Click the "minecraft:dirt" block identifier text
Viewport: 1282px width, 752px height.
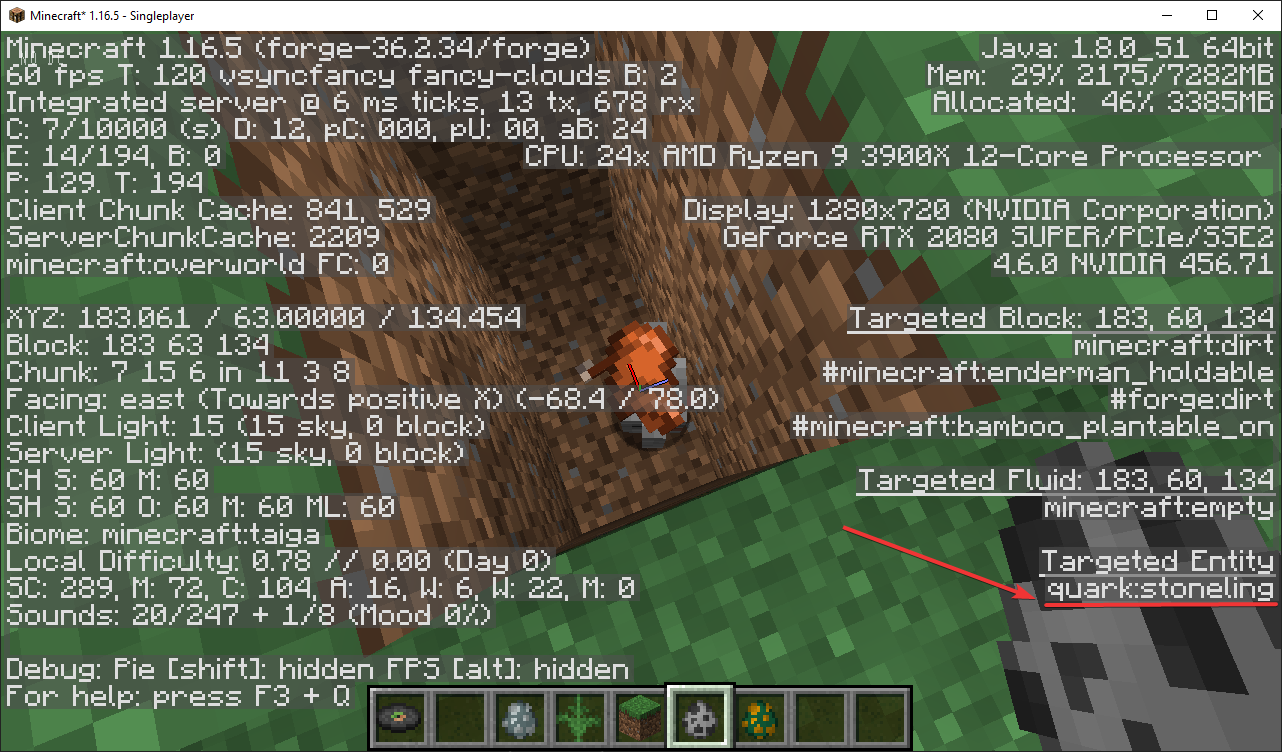point(1172,345)
